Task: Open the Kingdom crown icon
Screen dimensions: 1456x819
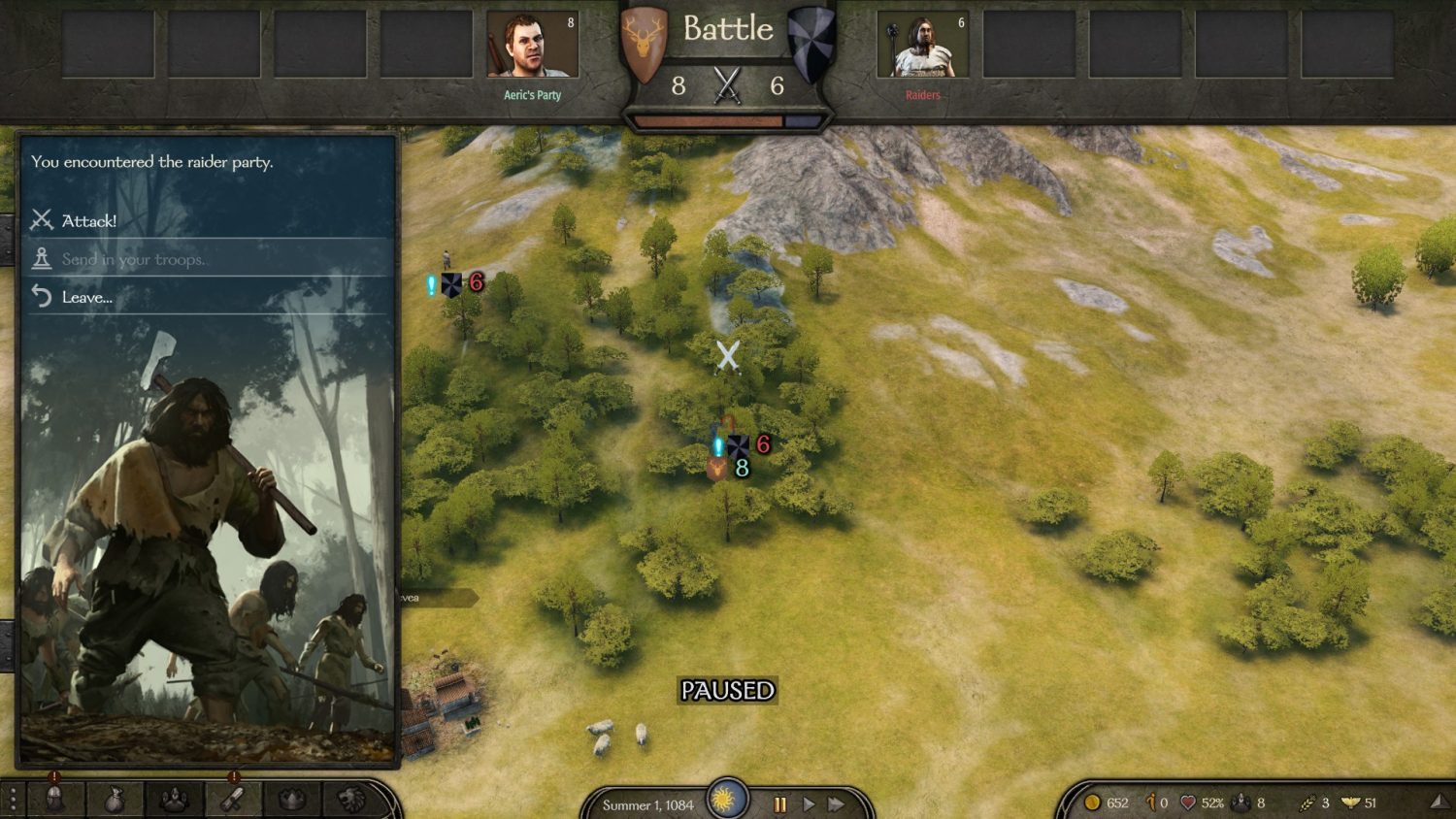Action: tap(293, 797)
